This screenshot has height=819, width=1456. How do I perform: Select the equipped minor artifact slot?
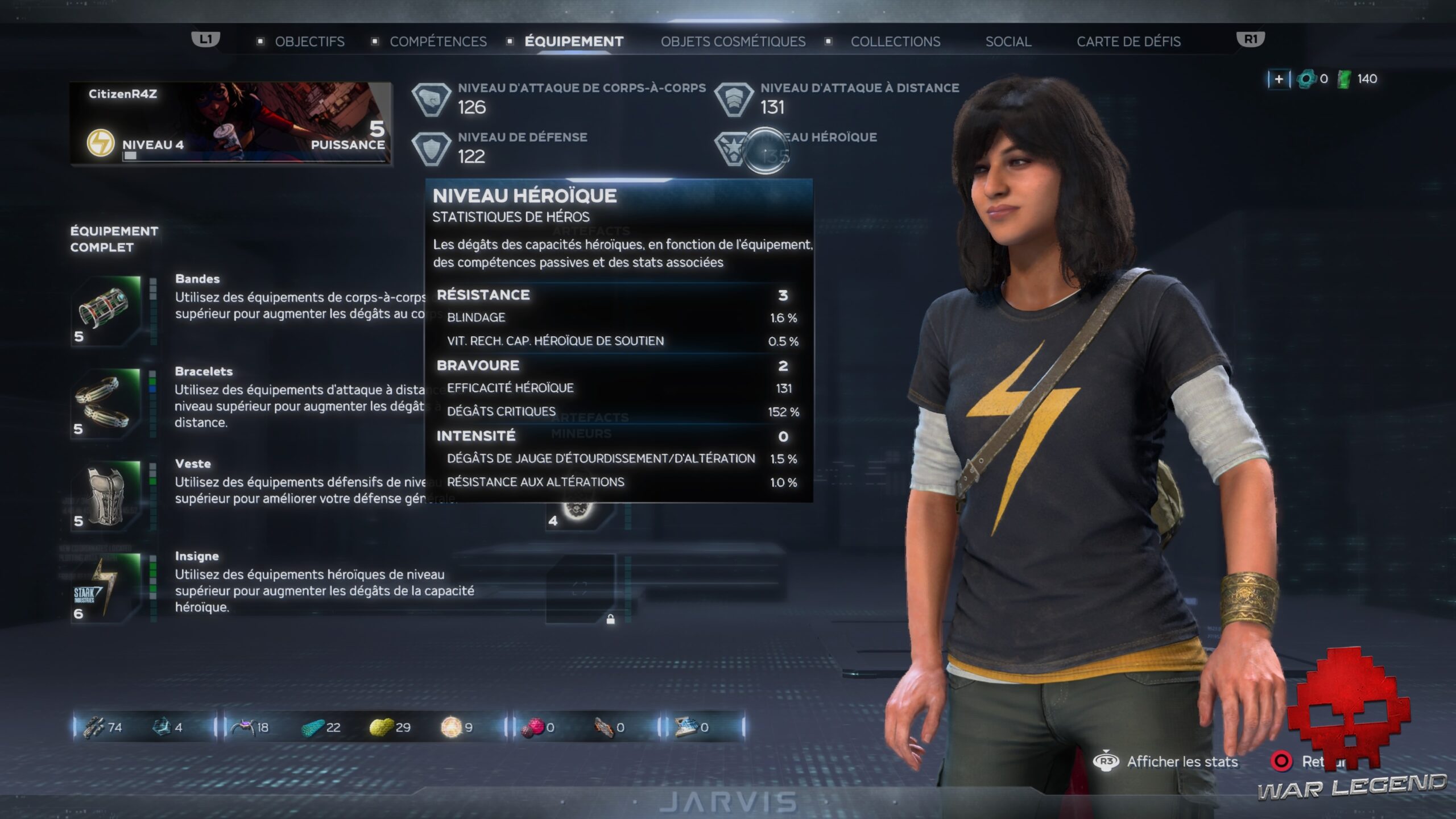click(x=579, y=509)
